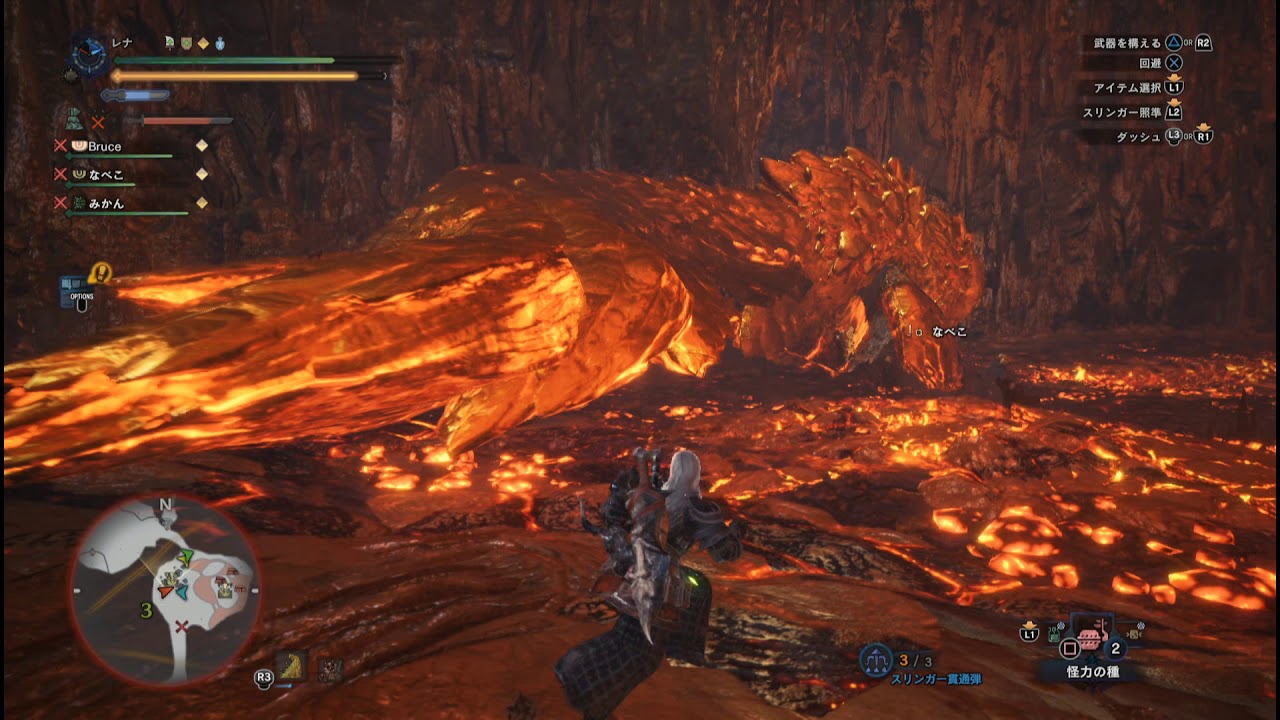Open the options notification icon

click(x=77, y=290)
